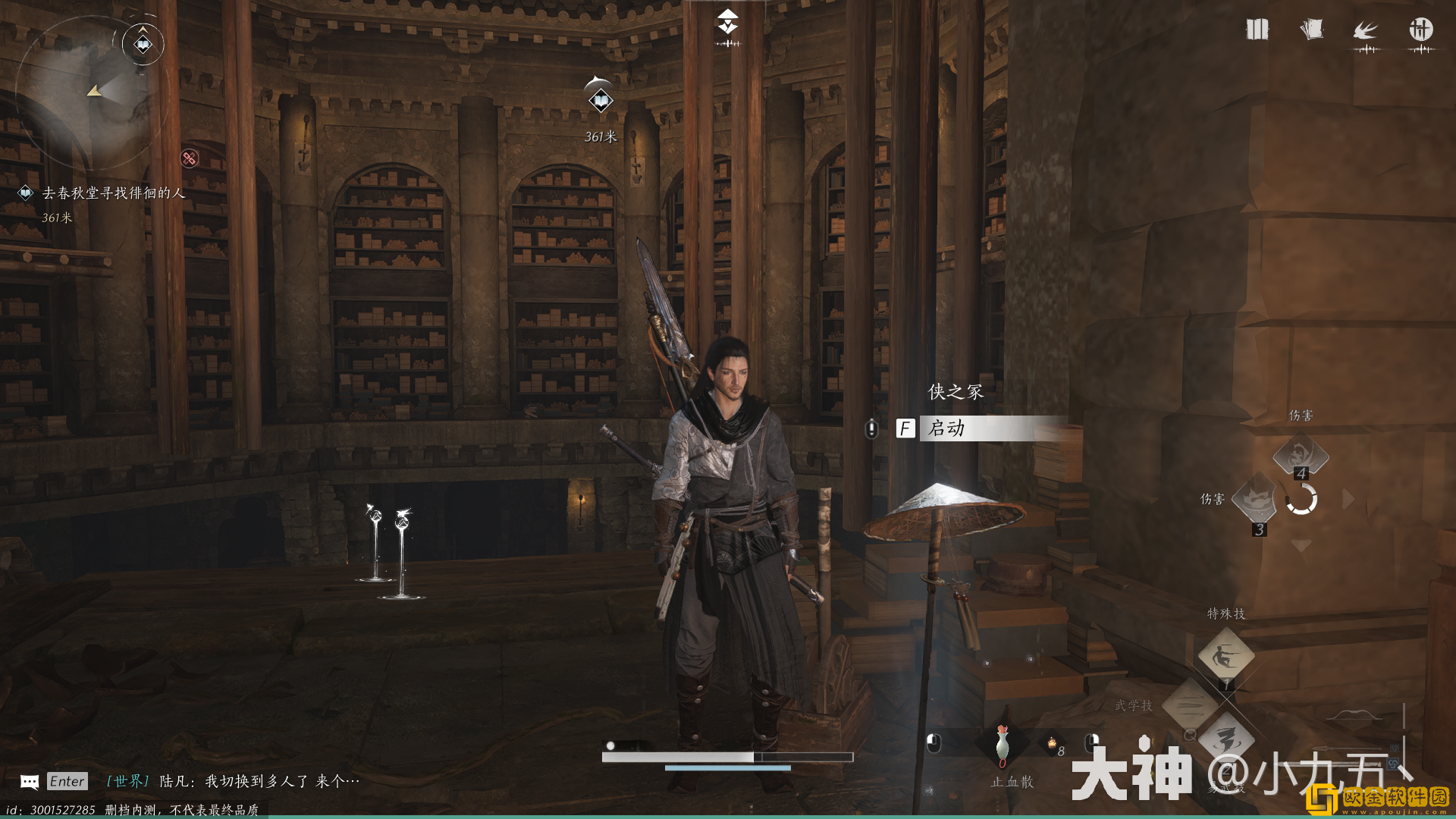Image resolution: width=1456 pixels, height=819 pixels.
Task: Select the quest marker on the minimap edge
Action: 143,44
